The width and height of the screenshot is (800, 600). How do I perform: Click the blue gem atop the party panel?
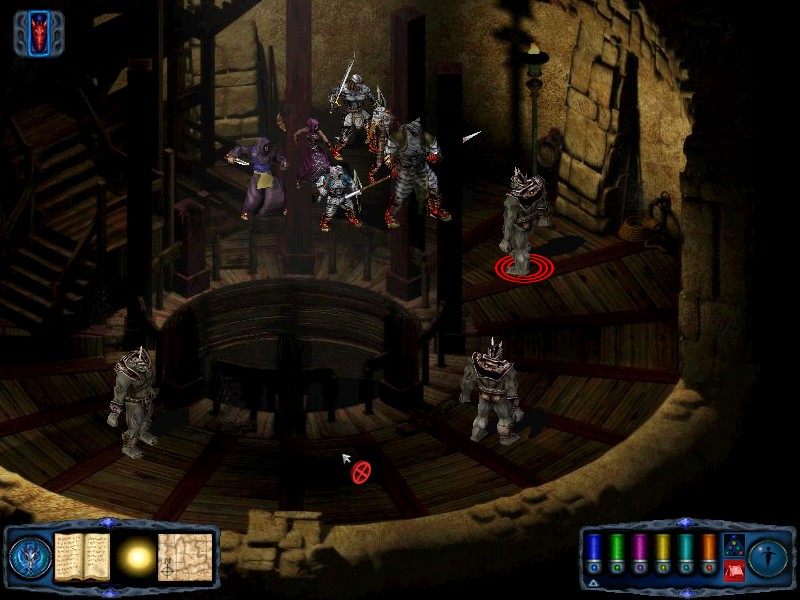(684, 523)
